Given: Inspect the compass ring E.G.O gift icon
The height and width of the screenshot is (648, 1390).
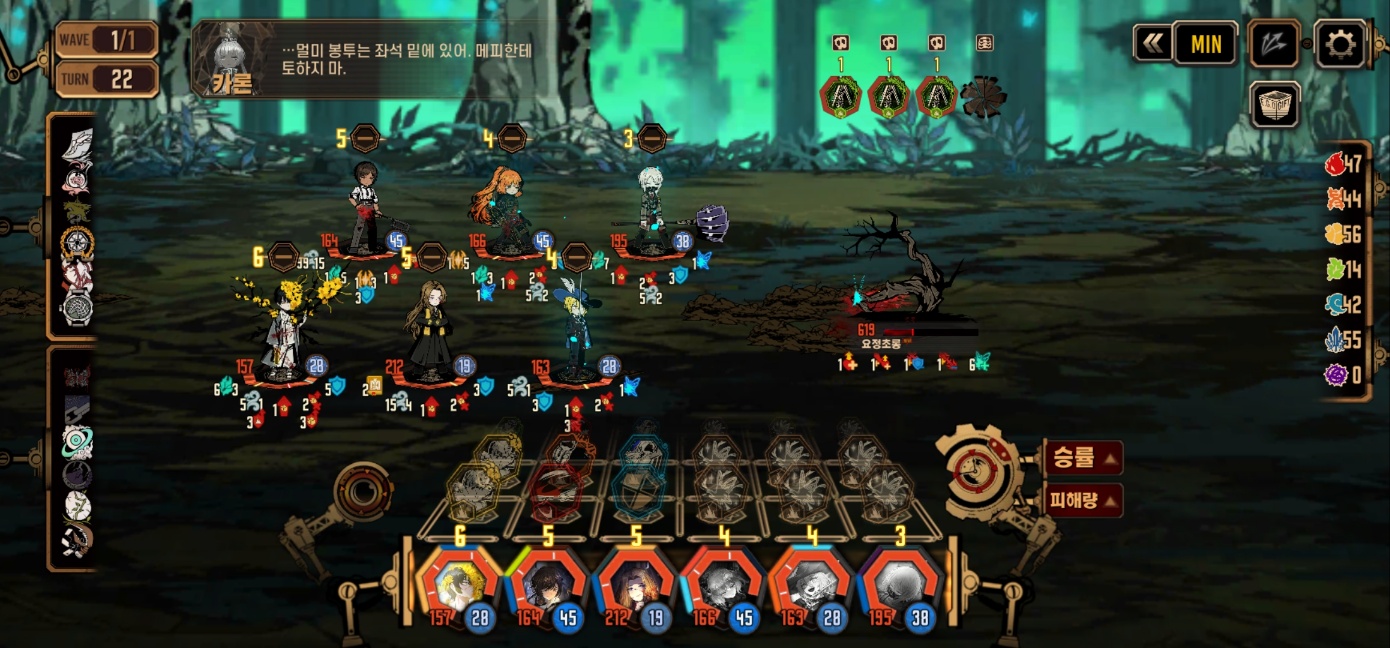Looking at the screenshot, I should (77, 243).
